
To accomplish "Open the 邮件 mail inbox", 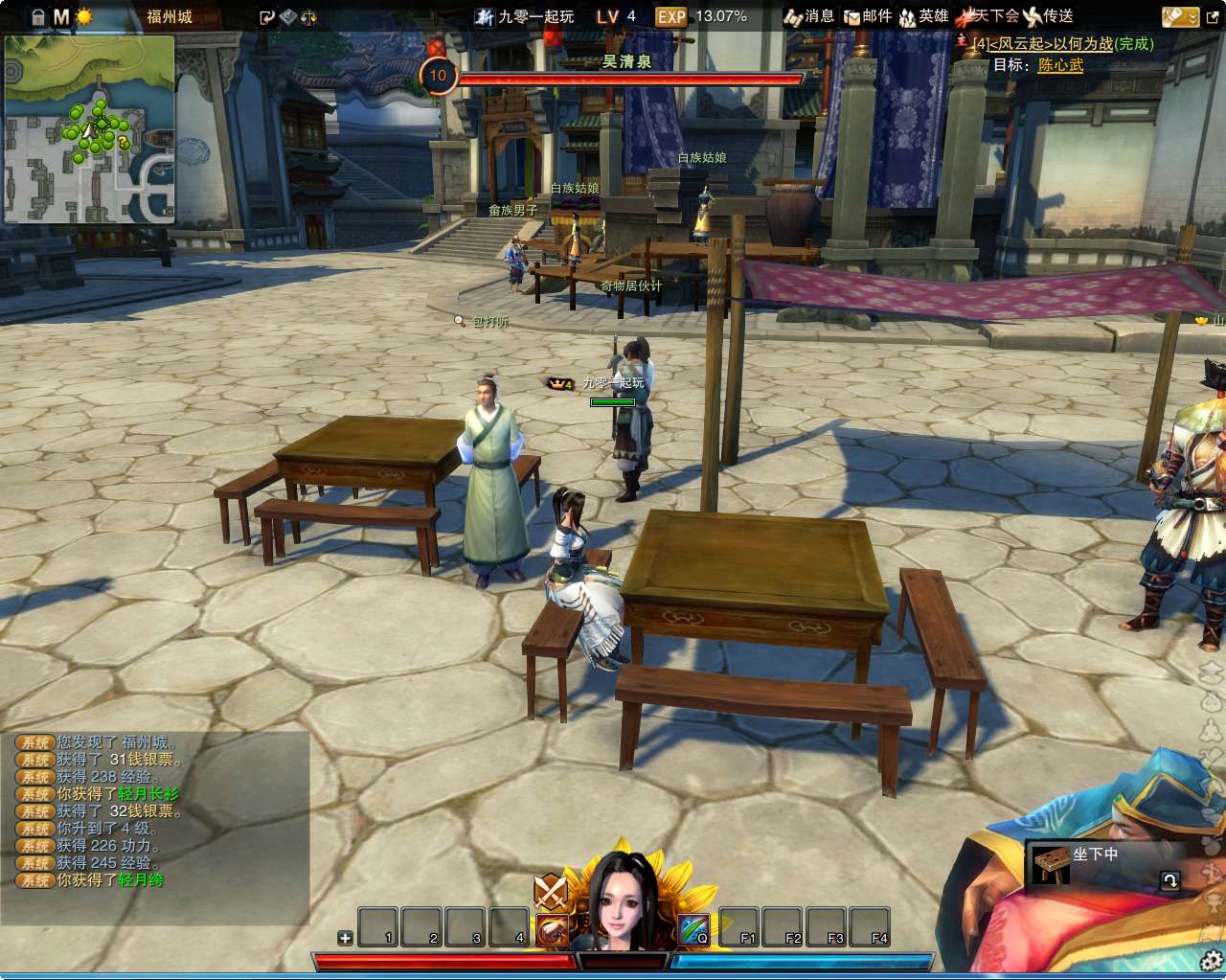I will point(867,16).
